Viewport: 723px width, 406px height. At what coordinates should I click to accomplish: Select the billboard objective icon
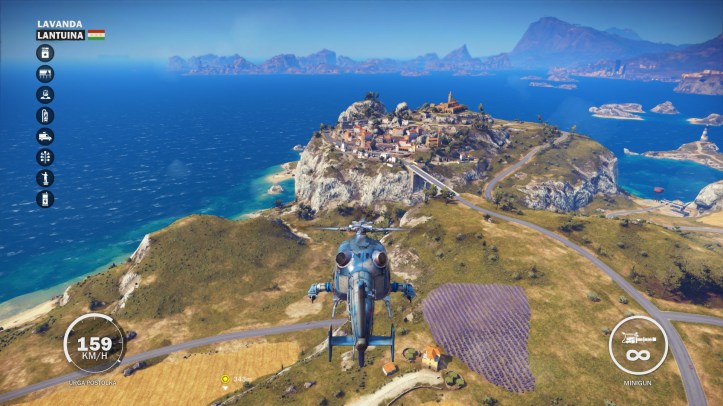pyautogui.click(x=45, y=73)
